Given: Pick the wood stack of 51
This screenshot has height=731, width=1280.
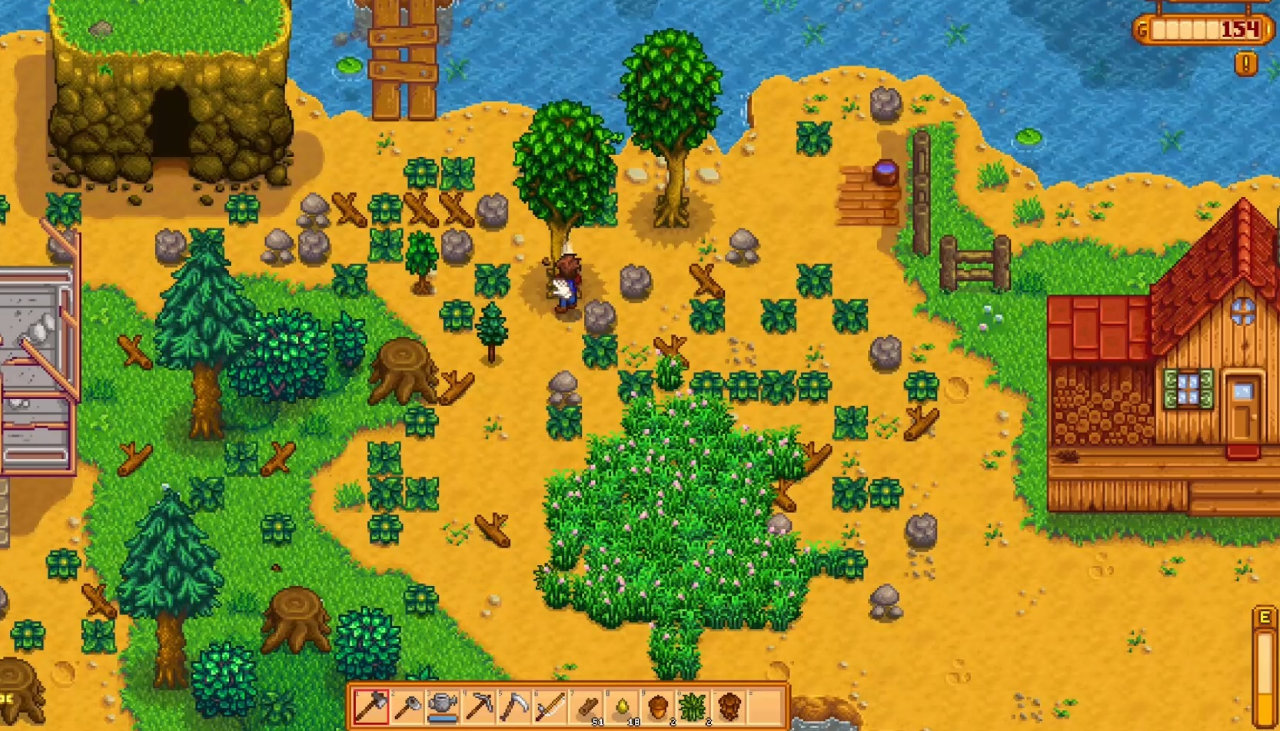Looking at the screenshot, I should click(x=587, y=706).
